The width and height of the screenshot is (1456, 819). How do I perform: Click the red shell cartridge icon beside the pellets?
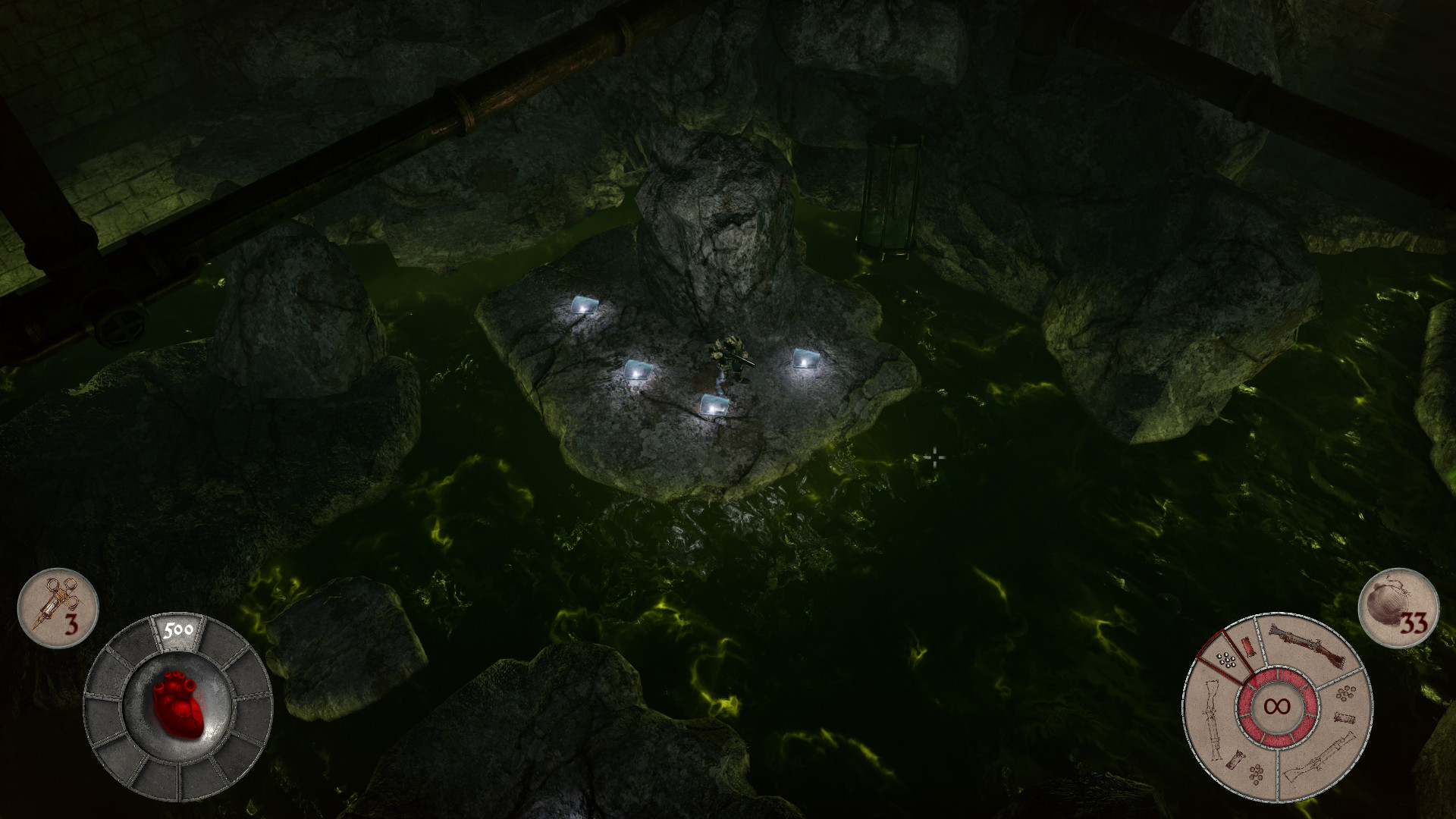pos(1248,647)
